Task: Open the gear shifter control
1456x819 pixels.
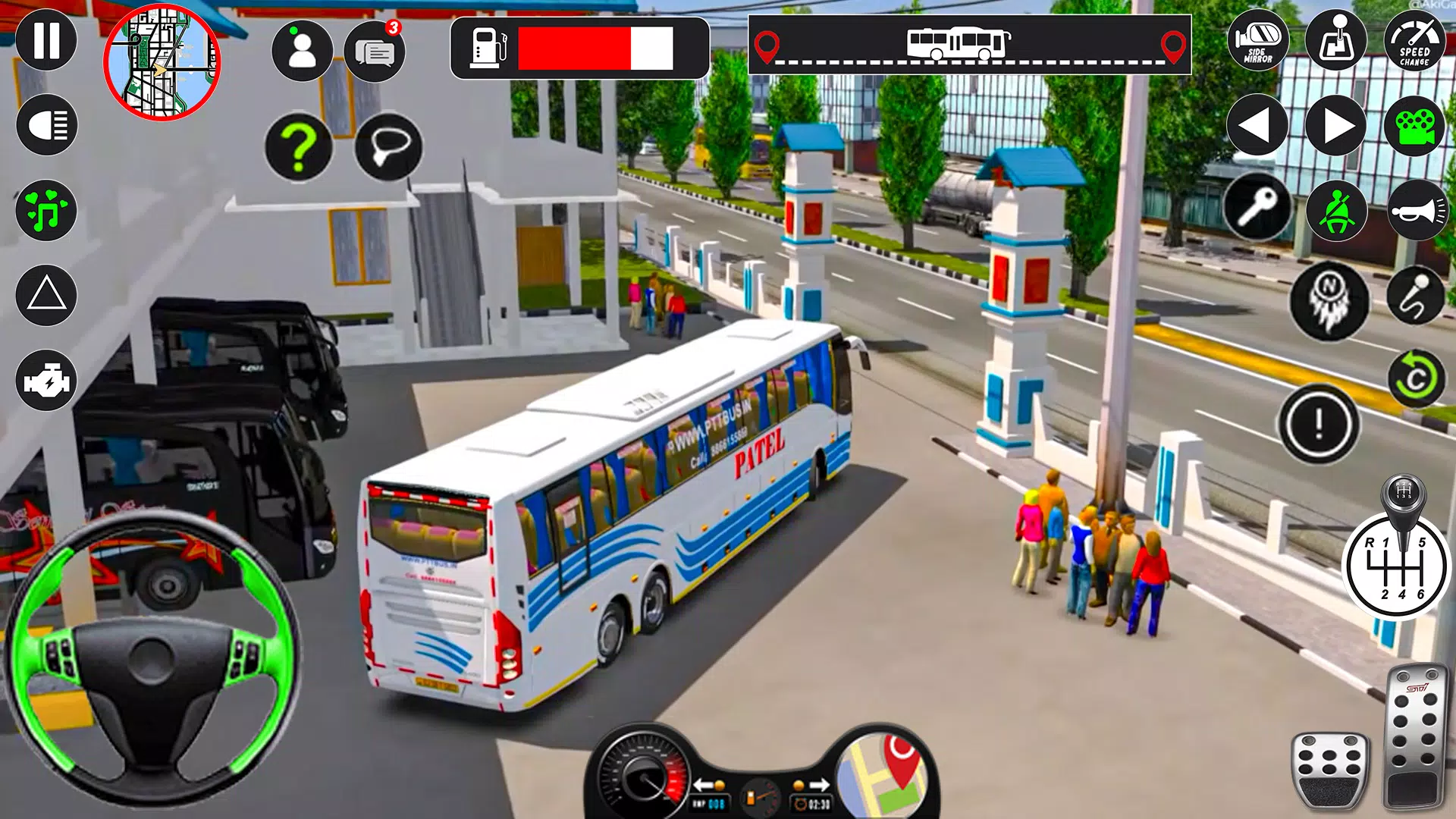Action: [1396, 565]
